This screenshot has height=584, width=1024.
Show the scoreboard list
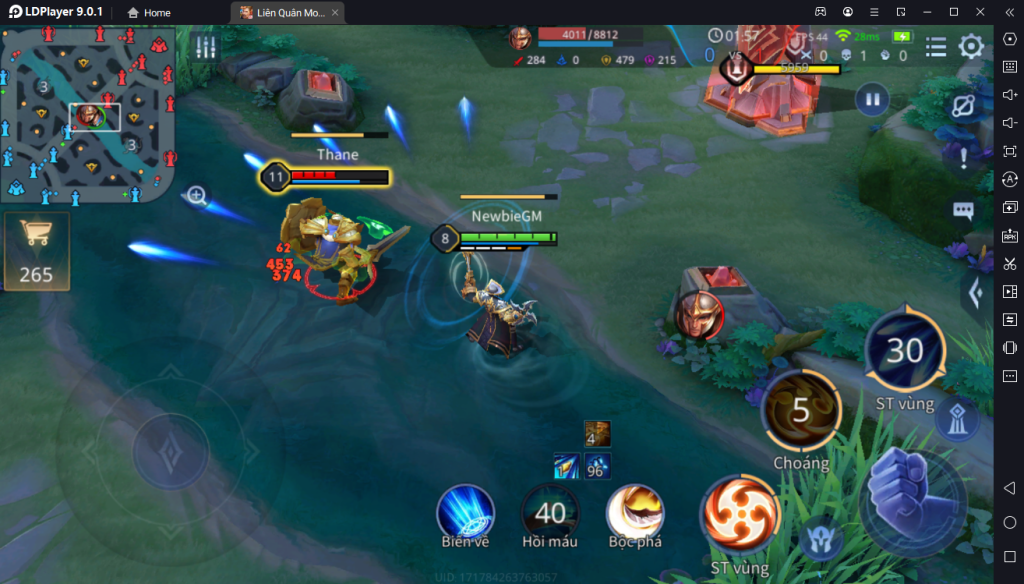pos(936,47)
